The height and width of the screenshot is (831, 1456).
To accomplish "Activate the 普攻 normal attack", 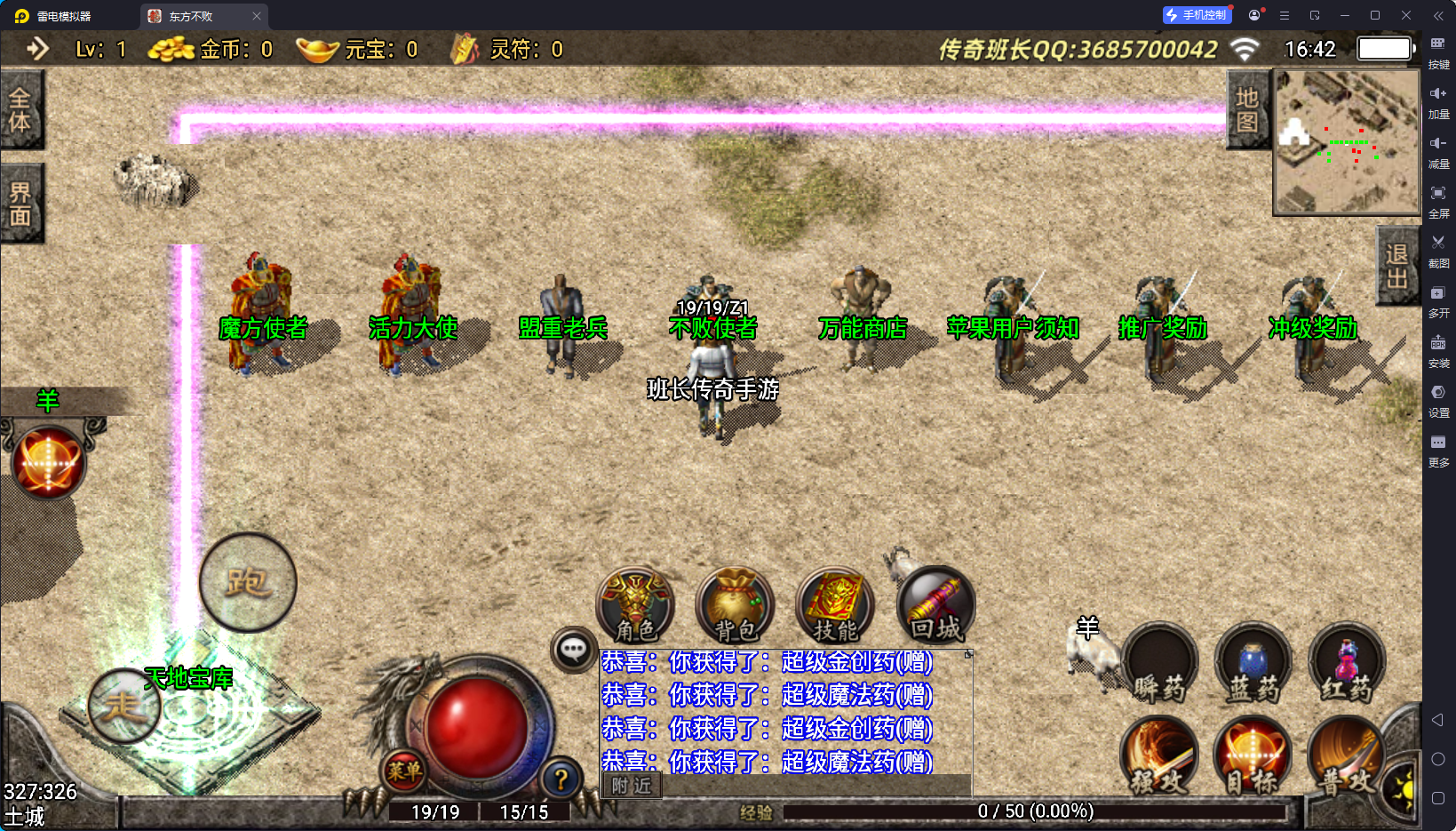I will pos(1345,755).
